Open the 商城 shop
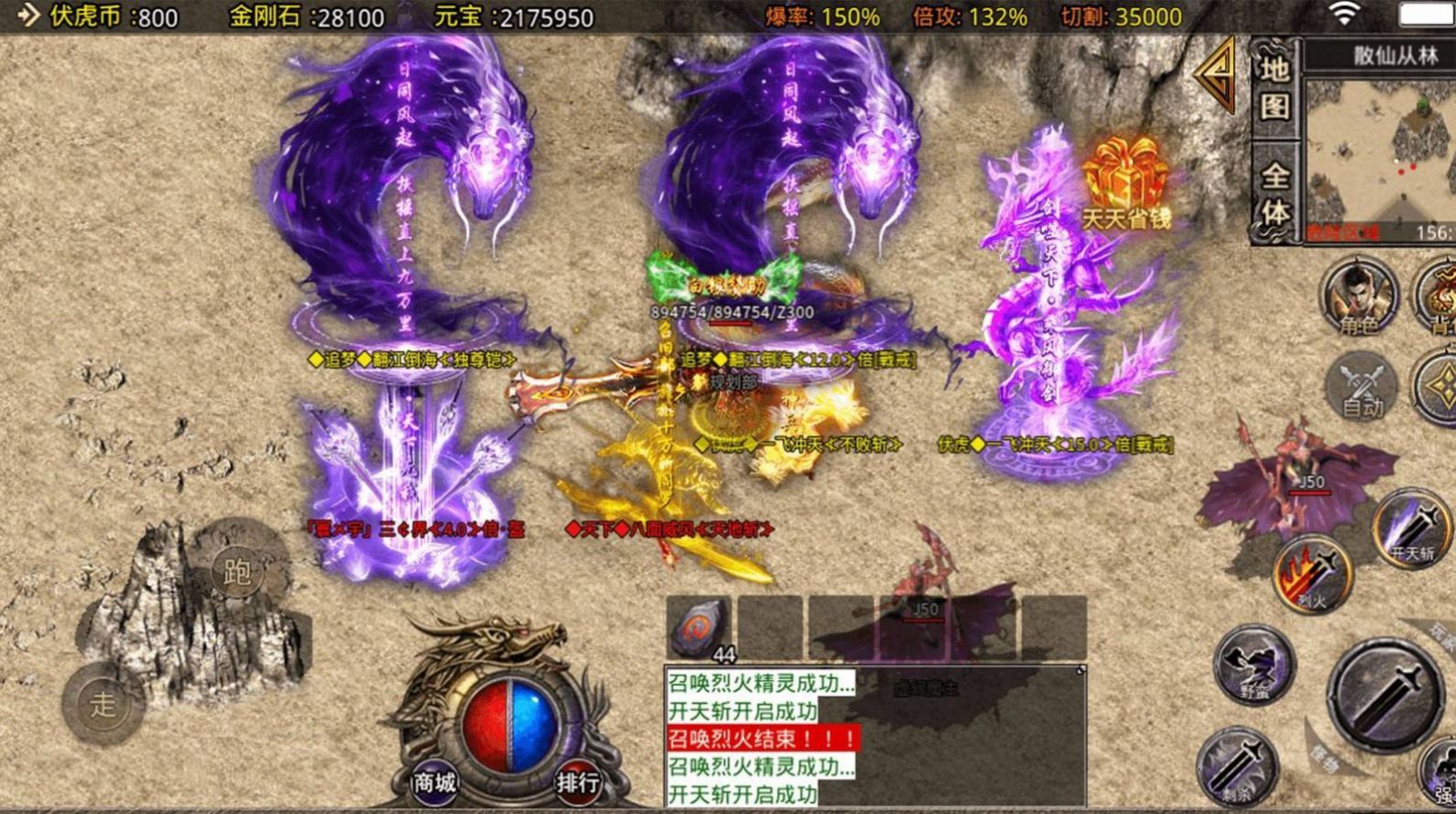The image size is (1456, 814). click(434, 783)
